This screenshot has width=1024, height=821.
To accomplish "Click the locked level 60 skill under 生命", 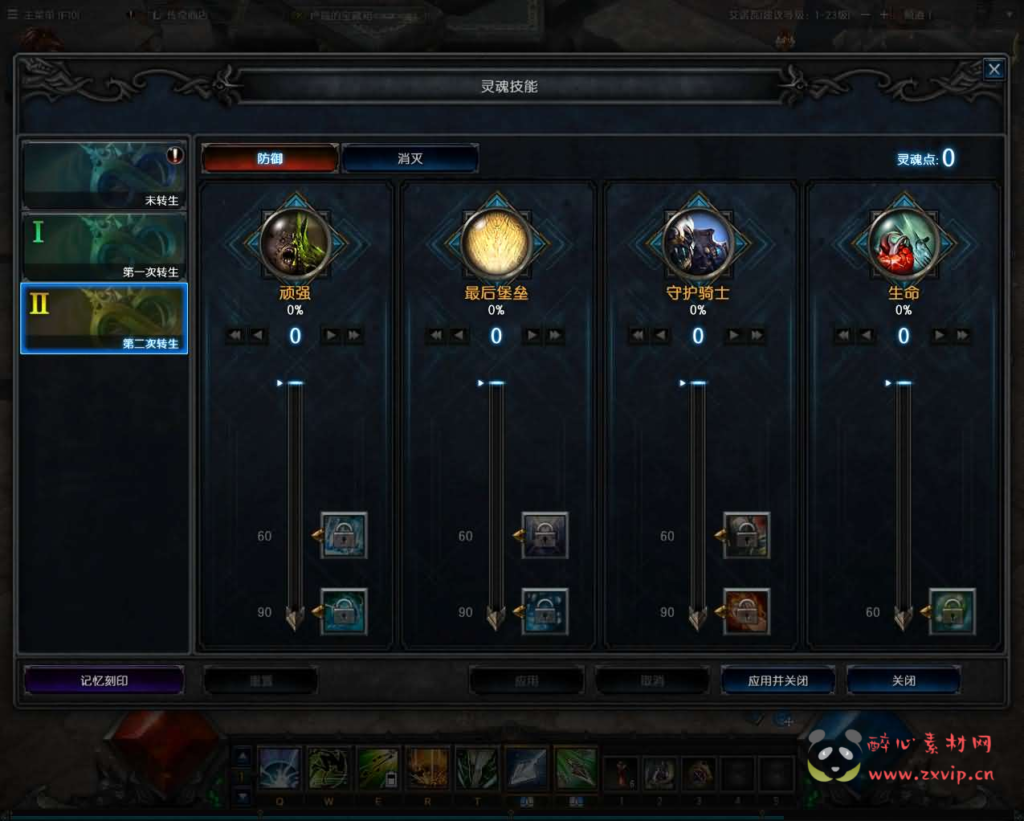I will [951, 612].
